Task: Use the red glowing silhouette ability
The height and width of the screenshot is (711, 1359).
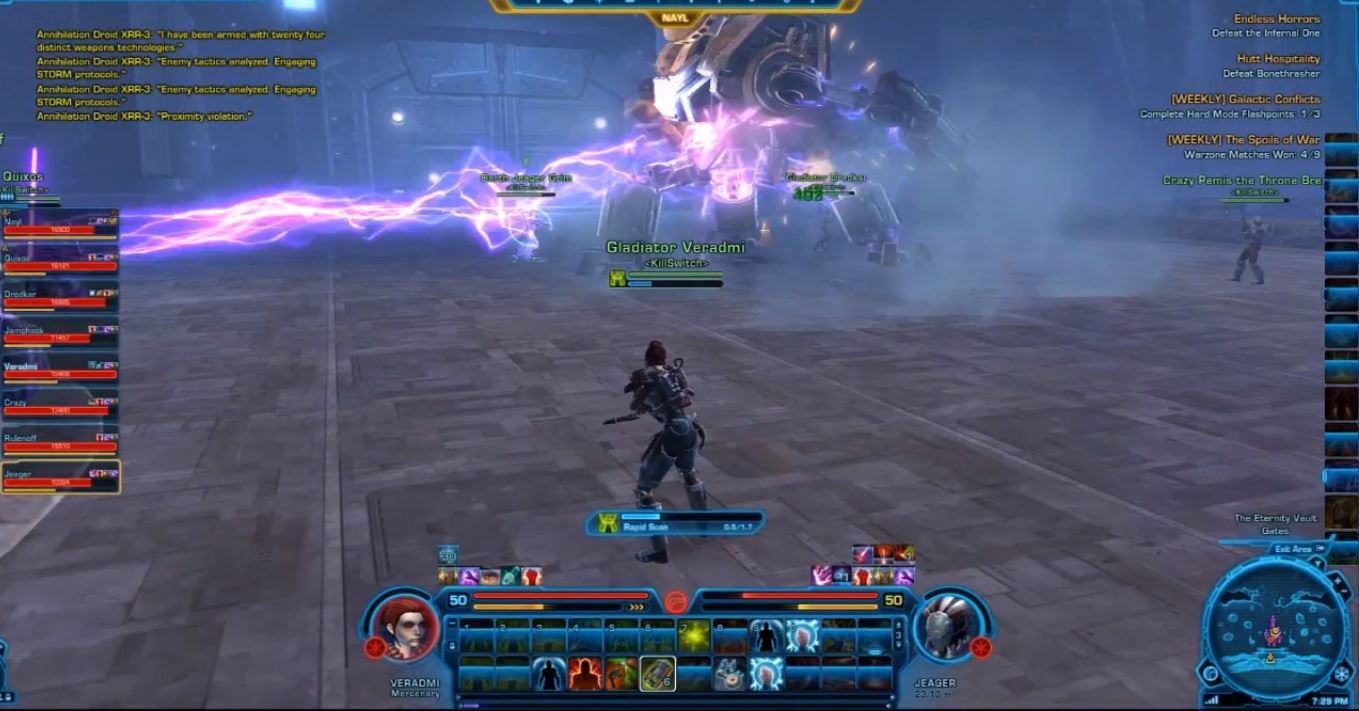Action: coord(585,673)
